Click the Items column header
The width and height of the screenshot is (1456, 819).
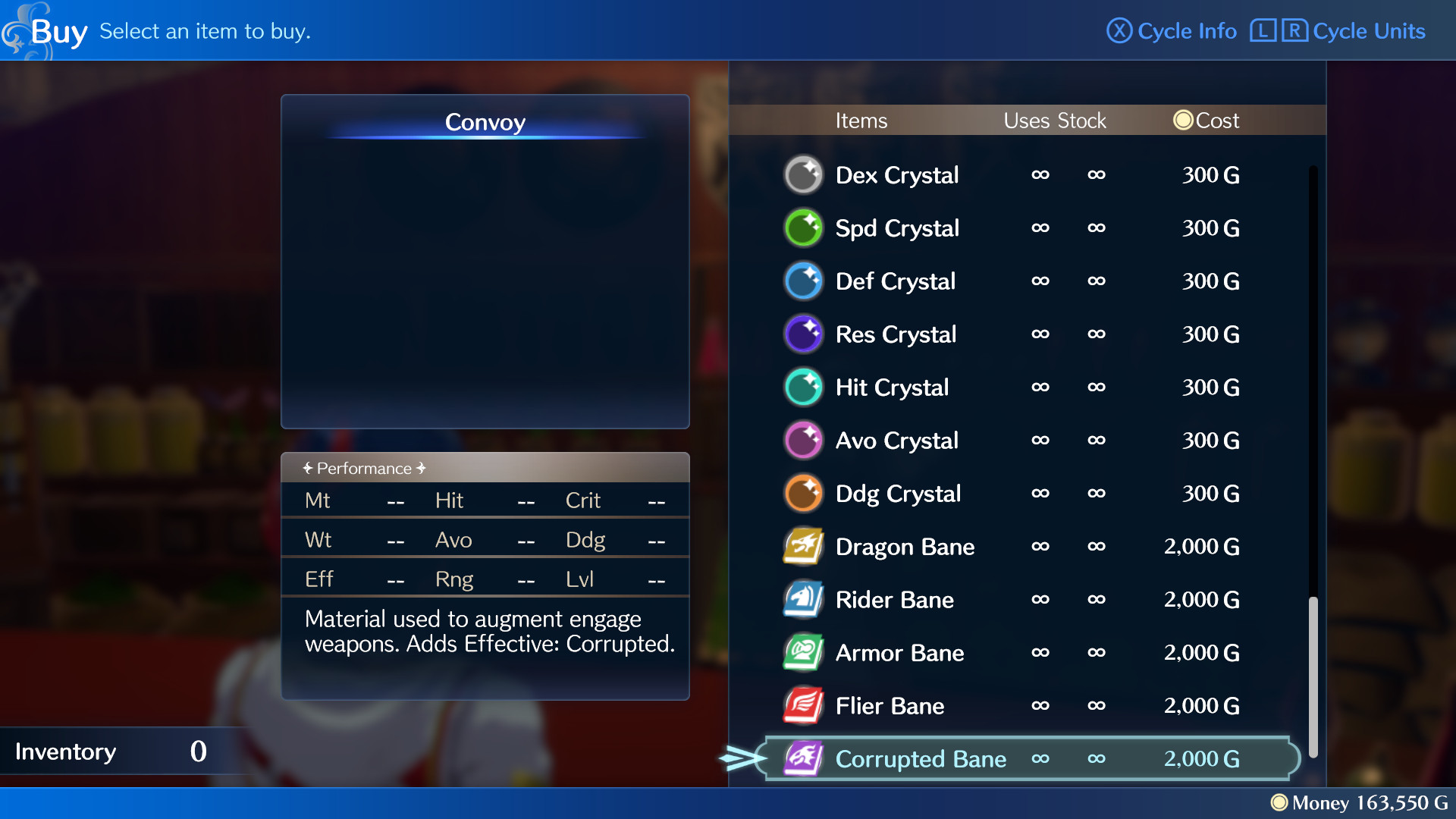(861, 120)
